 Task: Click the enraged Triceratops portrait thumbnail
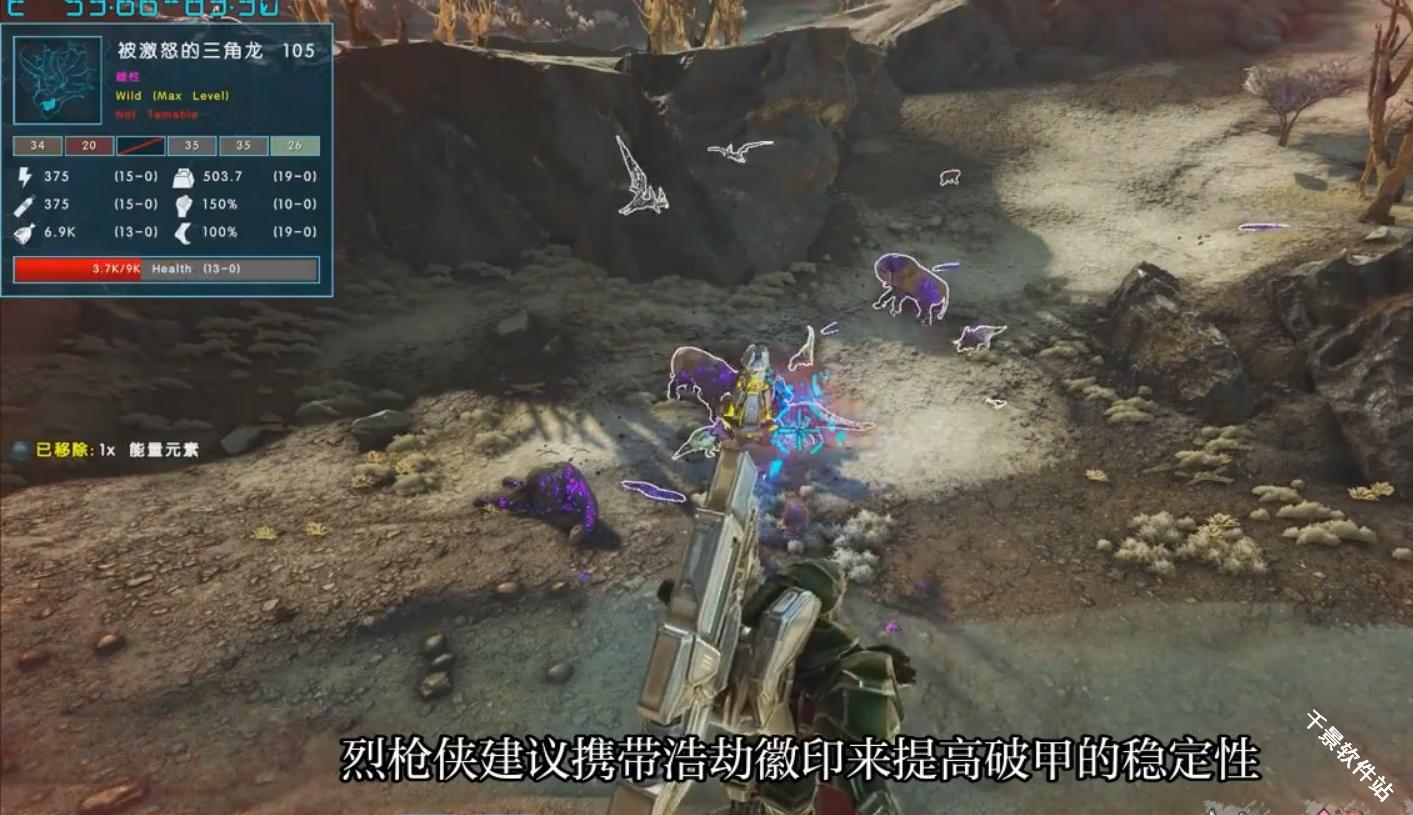pyautogui.click(x=58, y=80)
